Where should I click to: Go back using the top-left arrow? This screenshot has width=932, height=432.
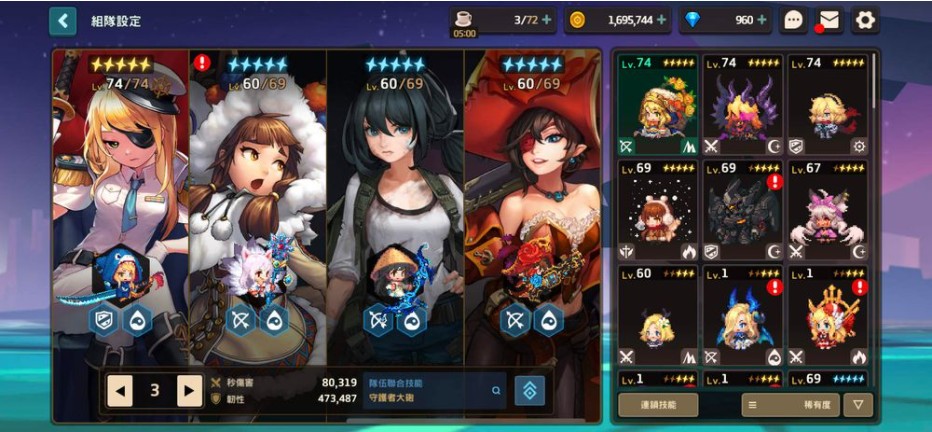(x=63, y=20)
